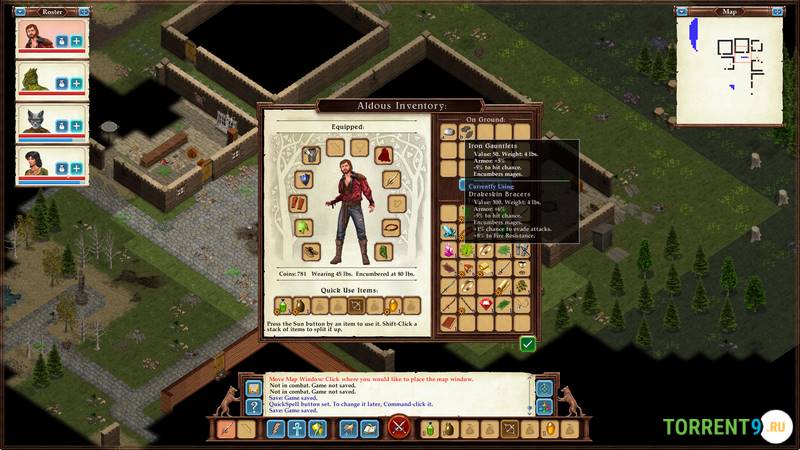Screen dimensions: 800x450
Task: Toggle combat mode with crossed swords button
Action: (x=399, y=428)
